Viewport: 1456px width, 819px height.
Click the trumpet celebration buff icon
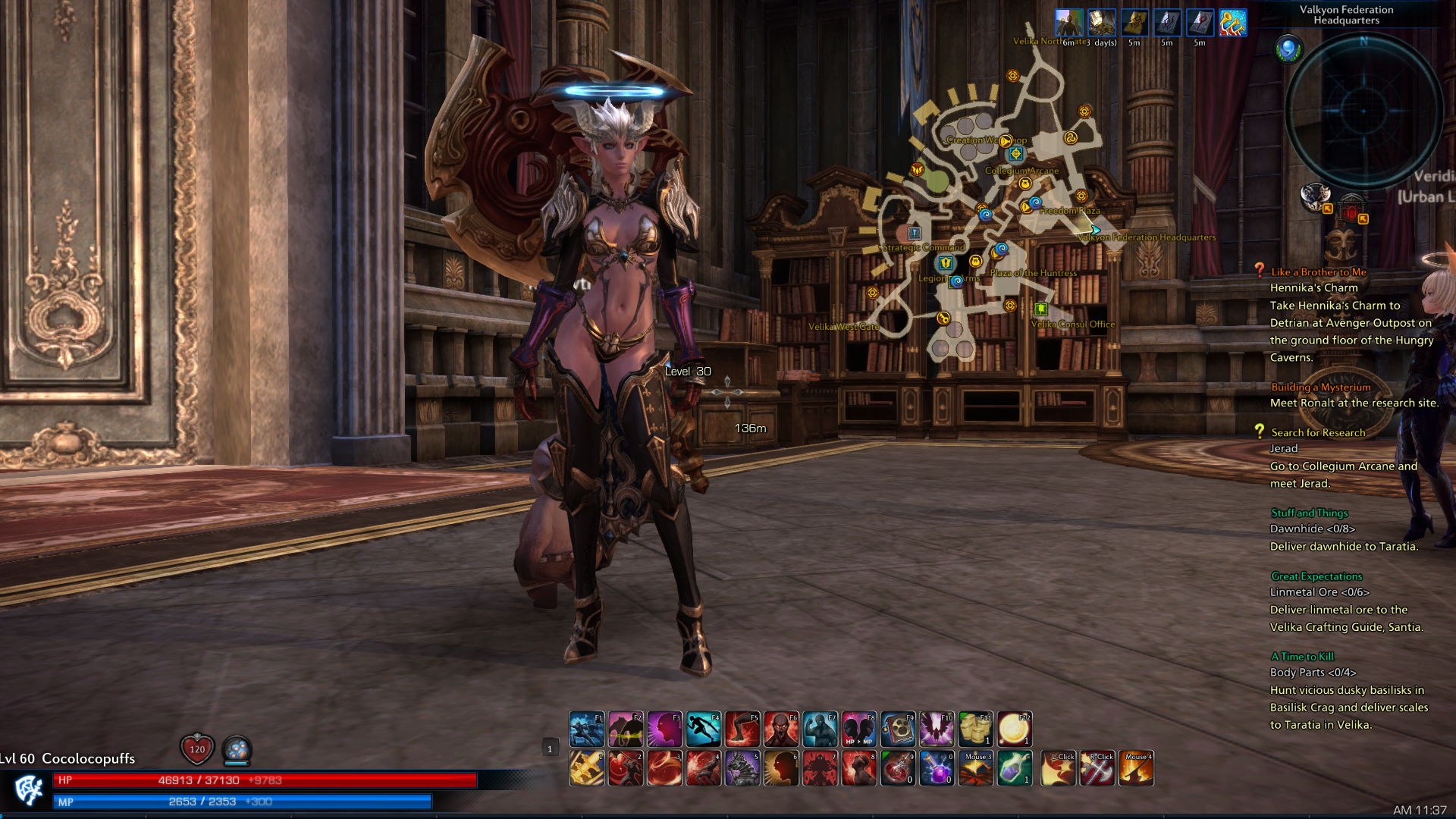tap(1232, 24)
